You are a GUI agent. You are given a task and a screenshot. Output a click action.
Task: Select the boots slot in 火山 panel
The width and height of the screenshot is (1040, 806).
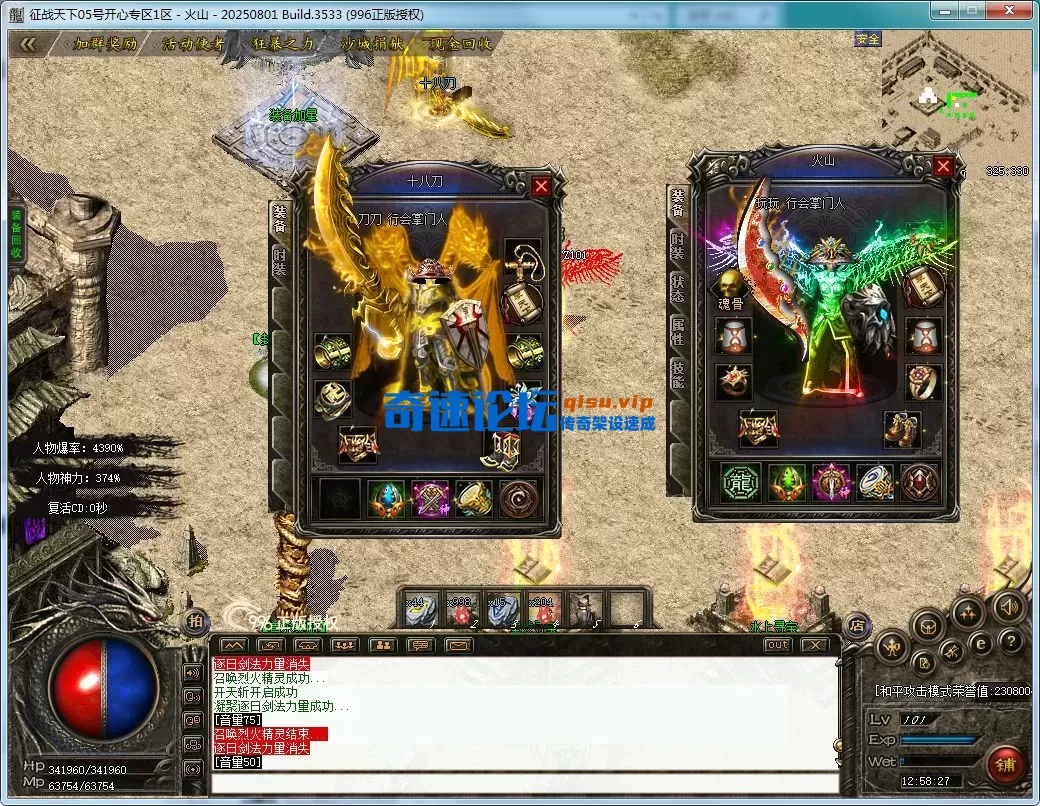[902, 428]
